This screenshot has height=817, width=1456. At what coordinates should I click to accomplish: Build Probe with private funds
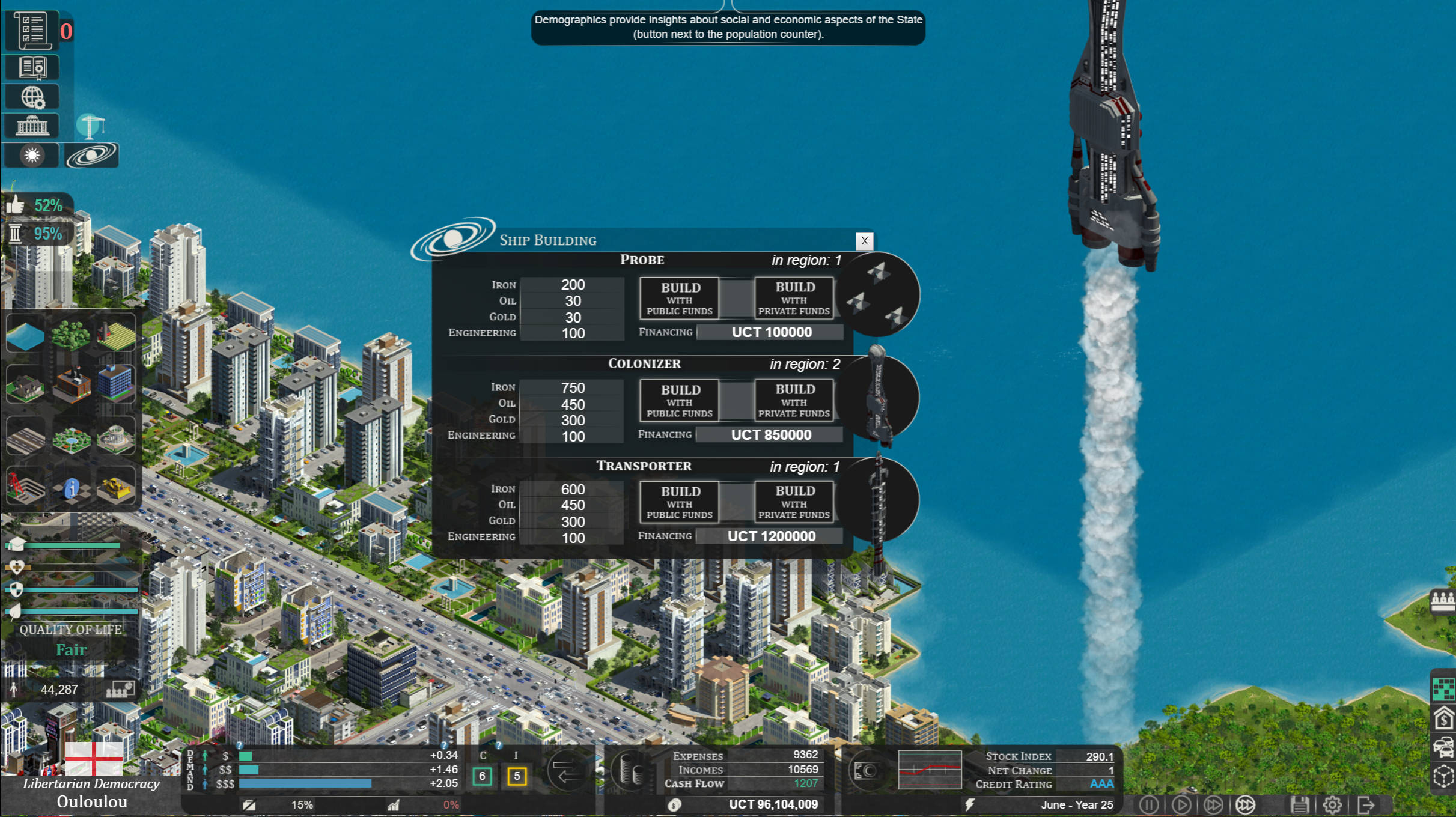coord(794,298)
